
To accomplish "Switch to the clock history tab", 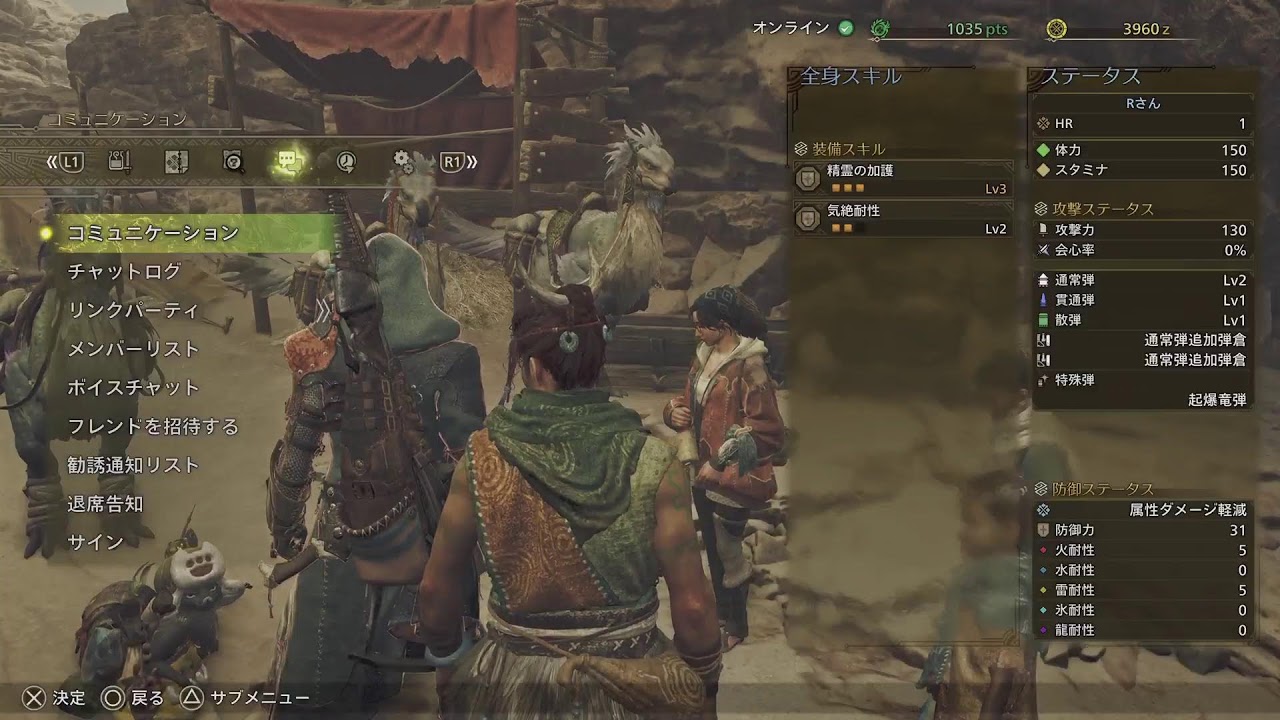I will (x=346, y=161).
